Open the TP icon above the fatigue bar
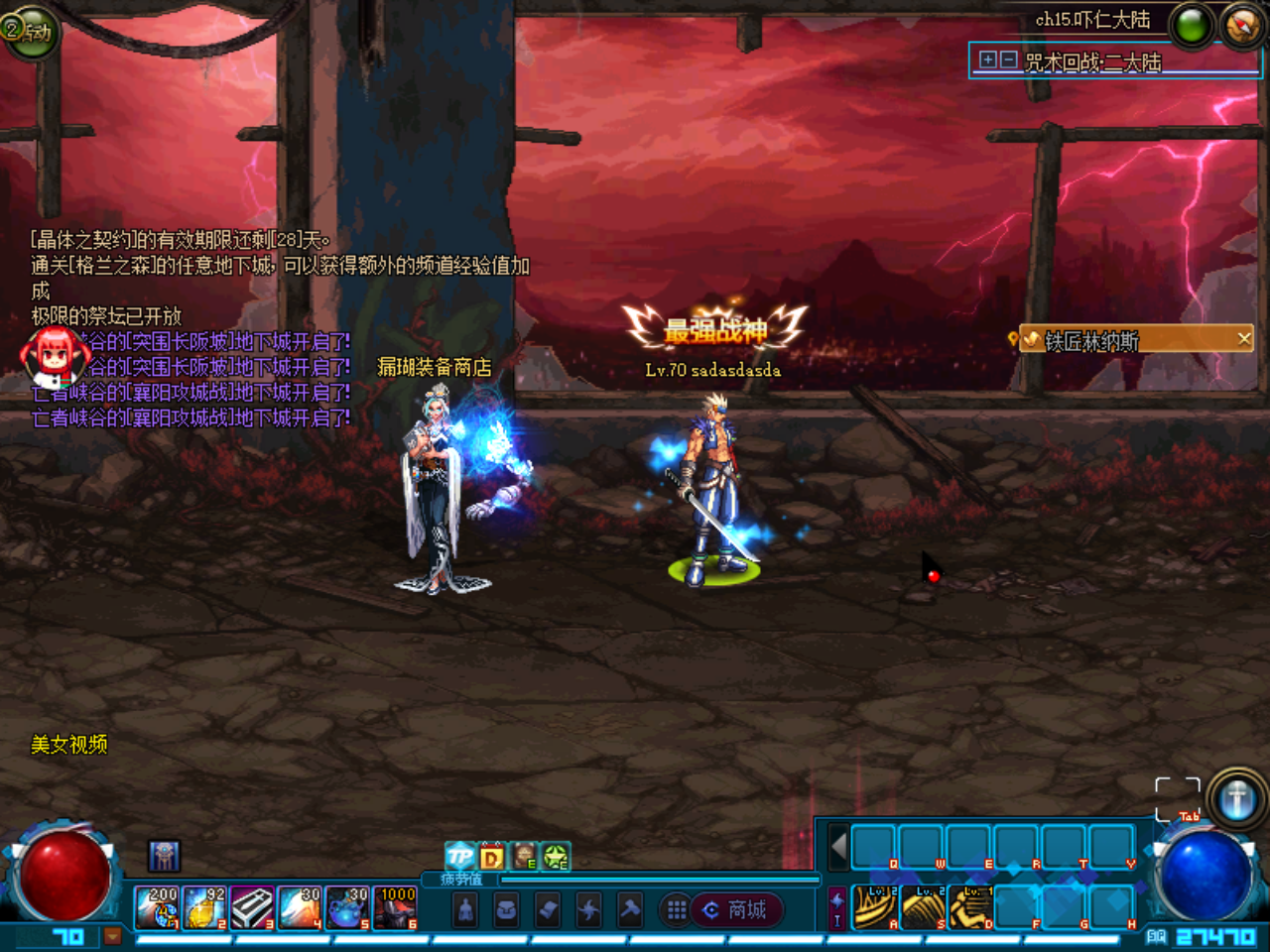 click(459, 856)
